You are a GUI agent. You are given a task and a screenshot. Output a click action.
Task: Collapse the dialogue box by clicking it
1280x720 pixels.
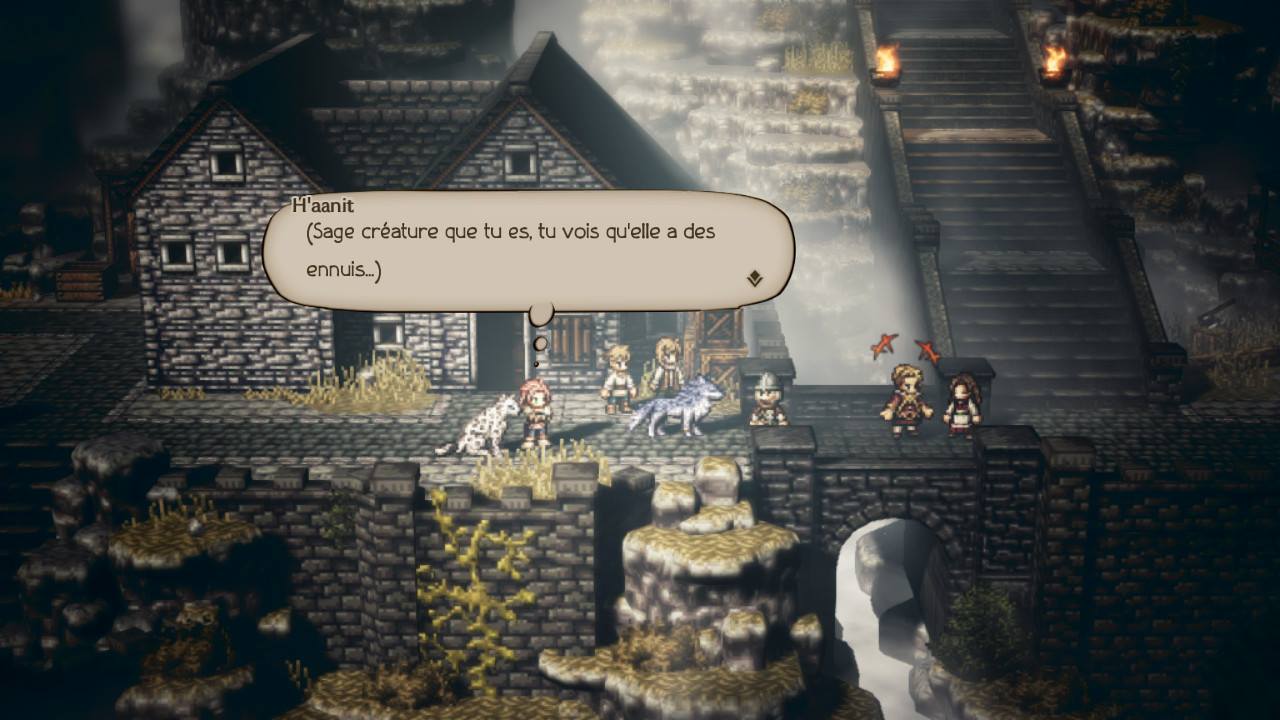point(520,250)
